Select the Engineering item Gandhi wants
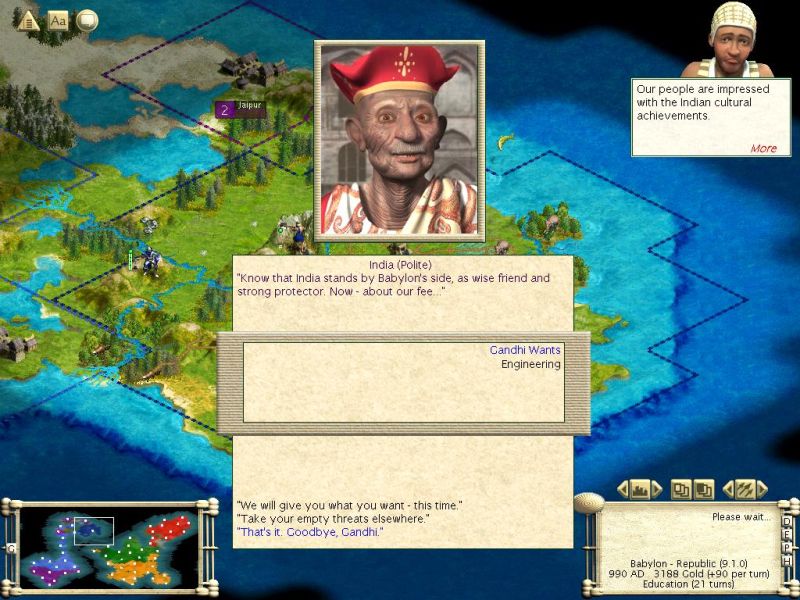This screenshot has height=600, width=800. pos(530,364)
